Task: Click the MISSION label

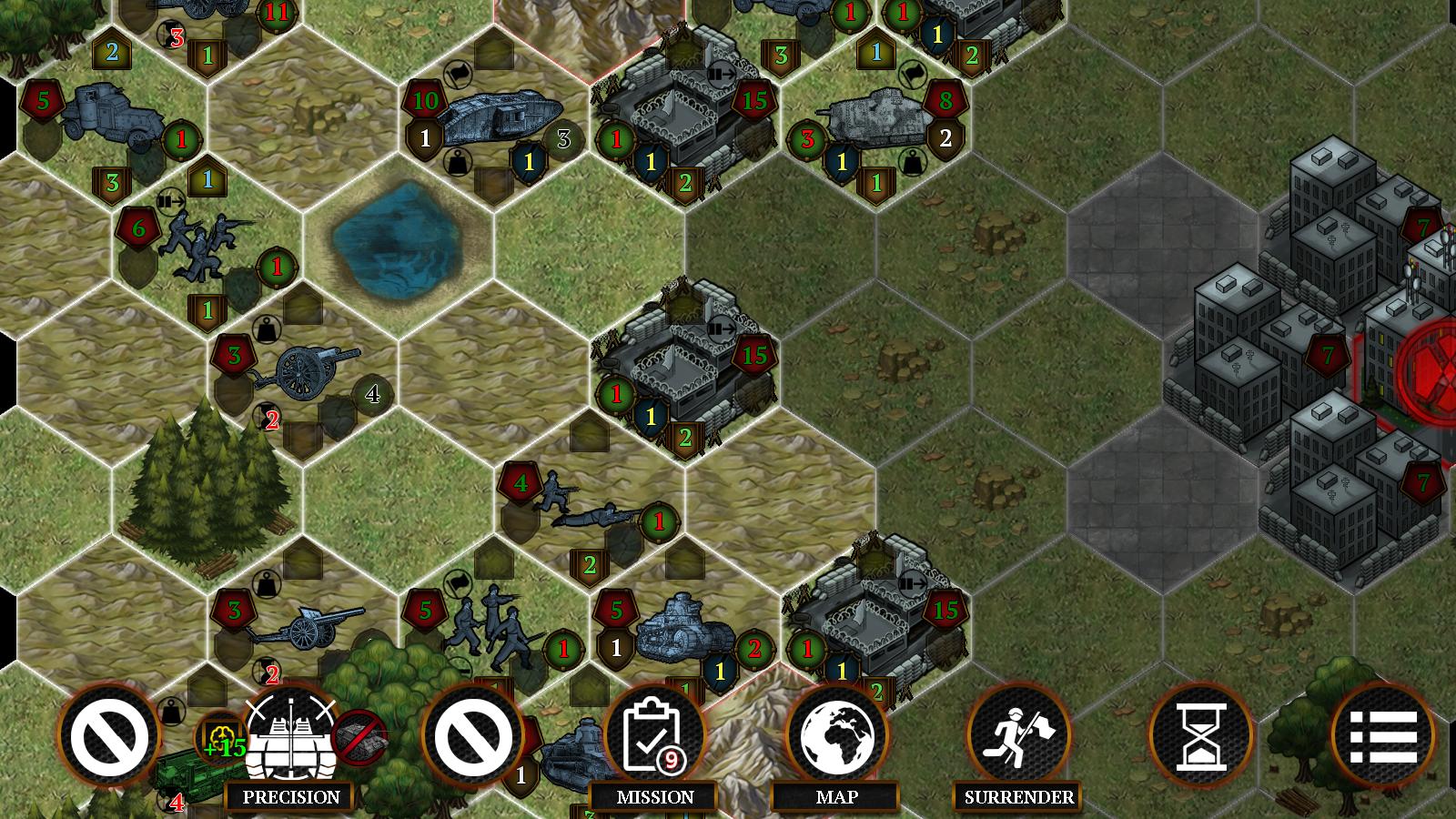Action: (653, 795)
